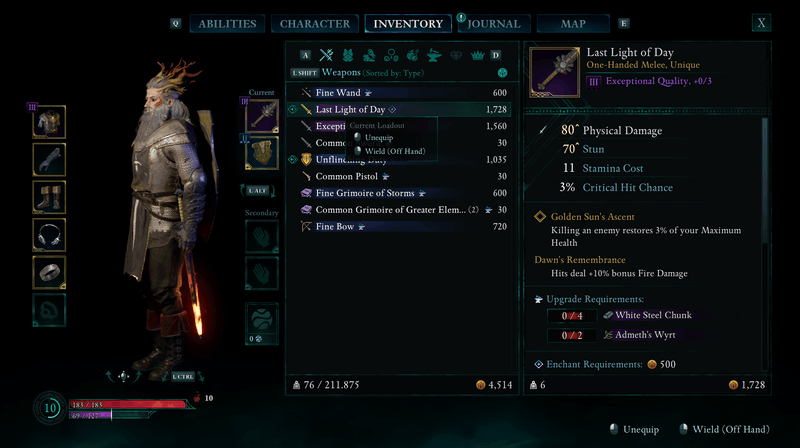Select the equipped necklace slot
800x448 pixels.
tap(50, 234)
